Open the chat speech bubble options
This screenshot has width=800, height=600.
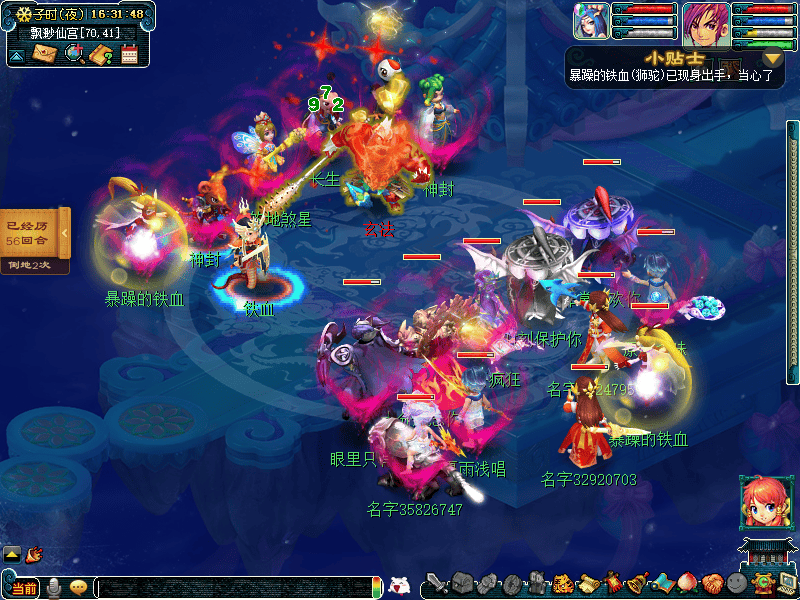coord(79,588)
